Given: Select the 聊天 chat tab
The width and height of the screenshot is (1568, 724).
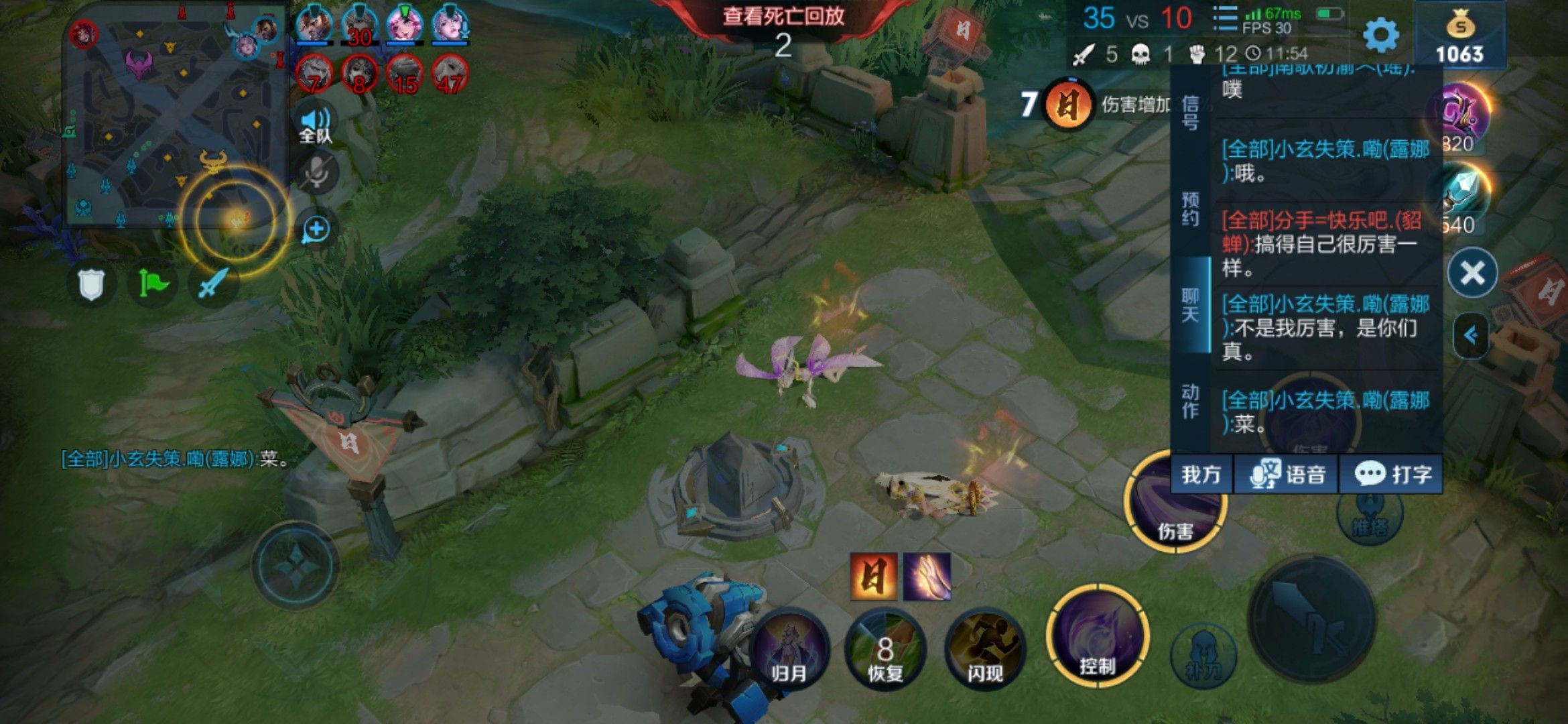Looking at the screenshot, I should [1190, 306].
